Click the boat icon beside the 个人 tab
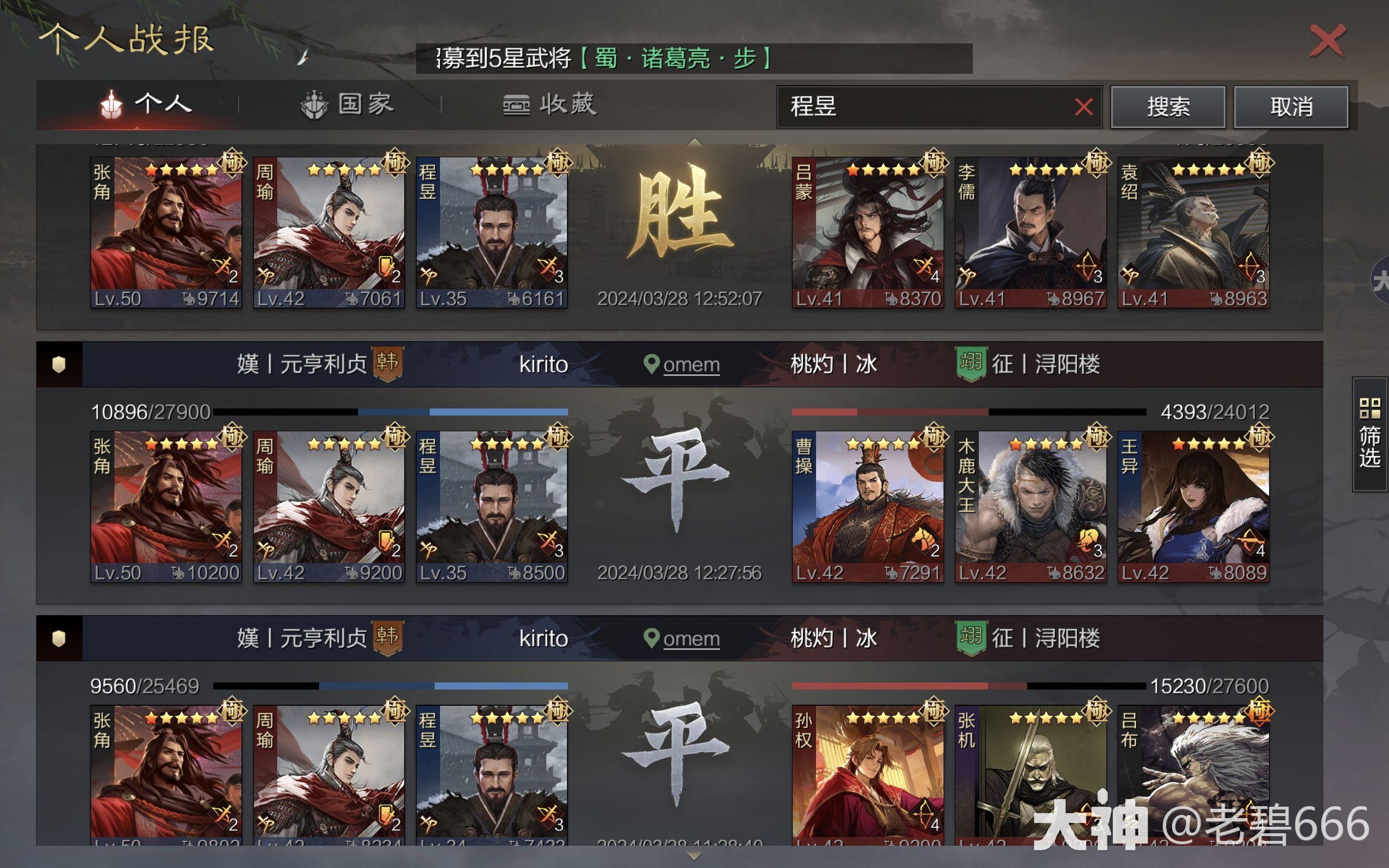1389x868 pixels. (112, 105)
